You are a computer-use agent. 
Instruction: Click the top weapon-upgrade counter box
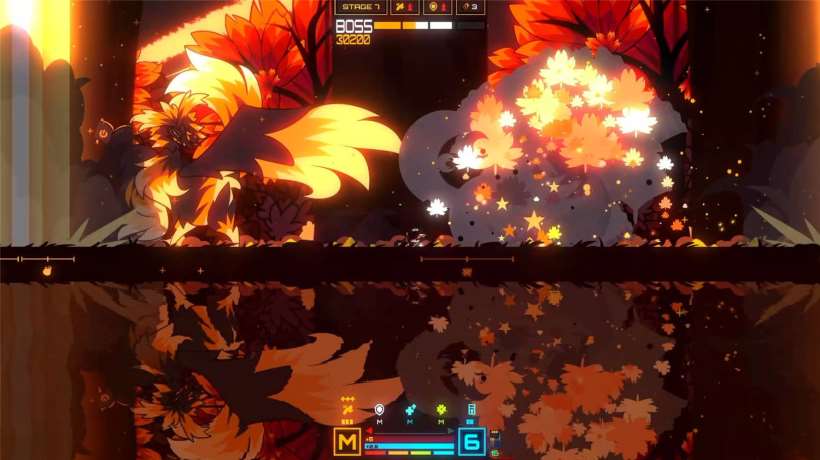click(405, 7)
